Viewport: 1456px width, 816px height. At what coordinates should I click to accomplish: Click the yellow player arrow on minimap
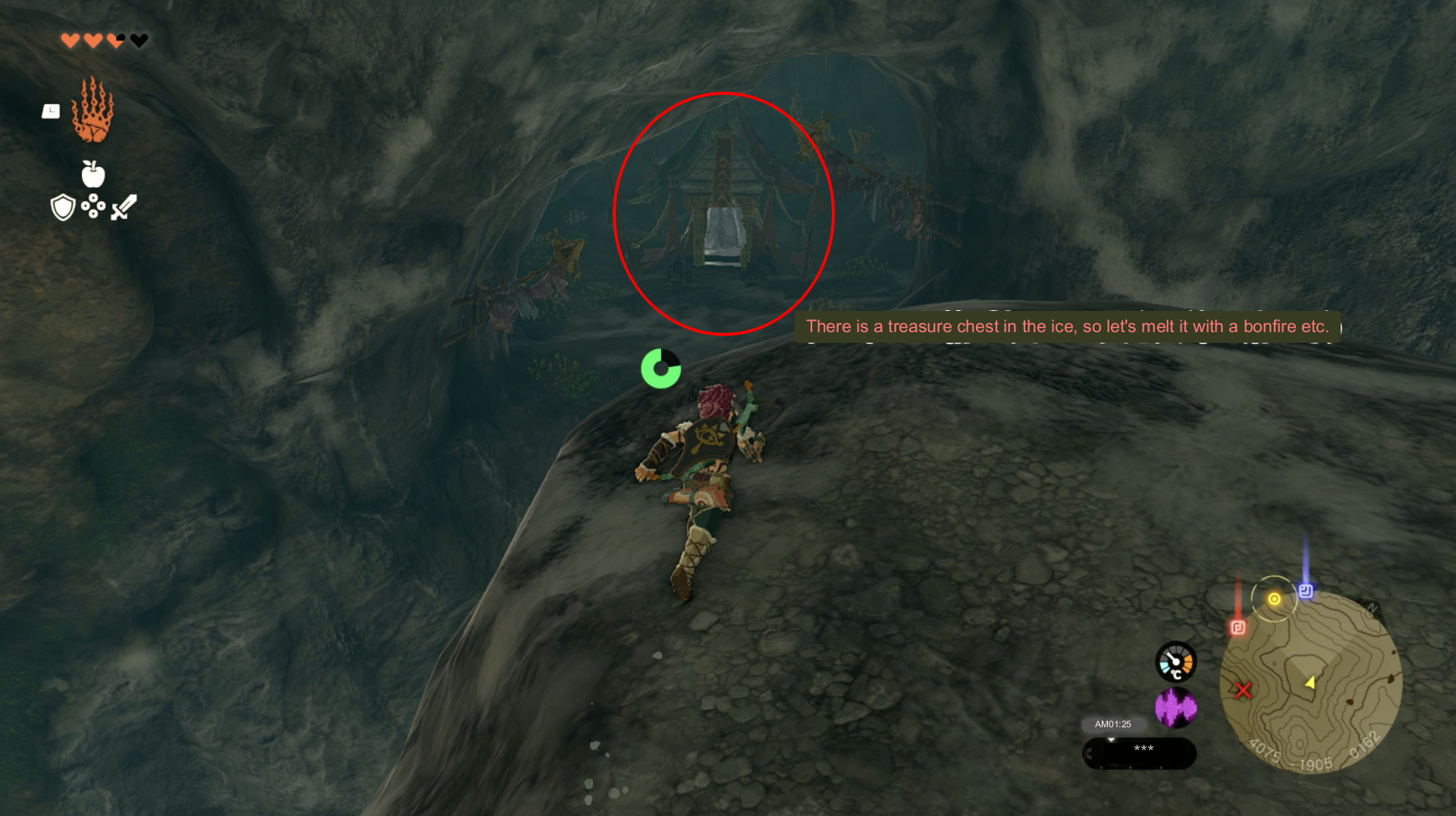tap(1310, 683)
